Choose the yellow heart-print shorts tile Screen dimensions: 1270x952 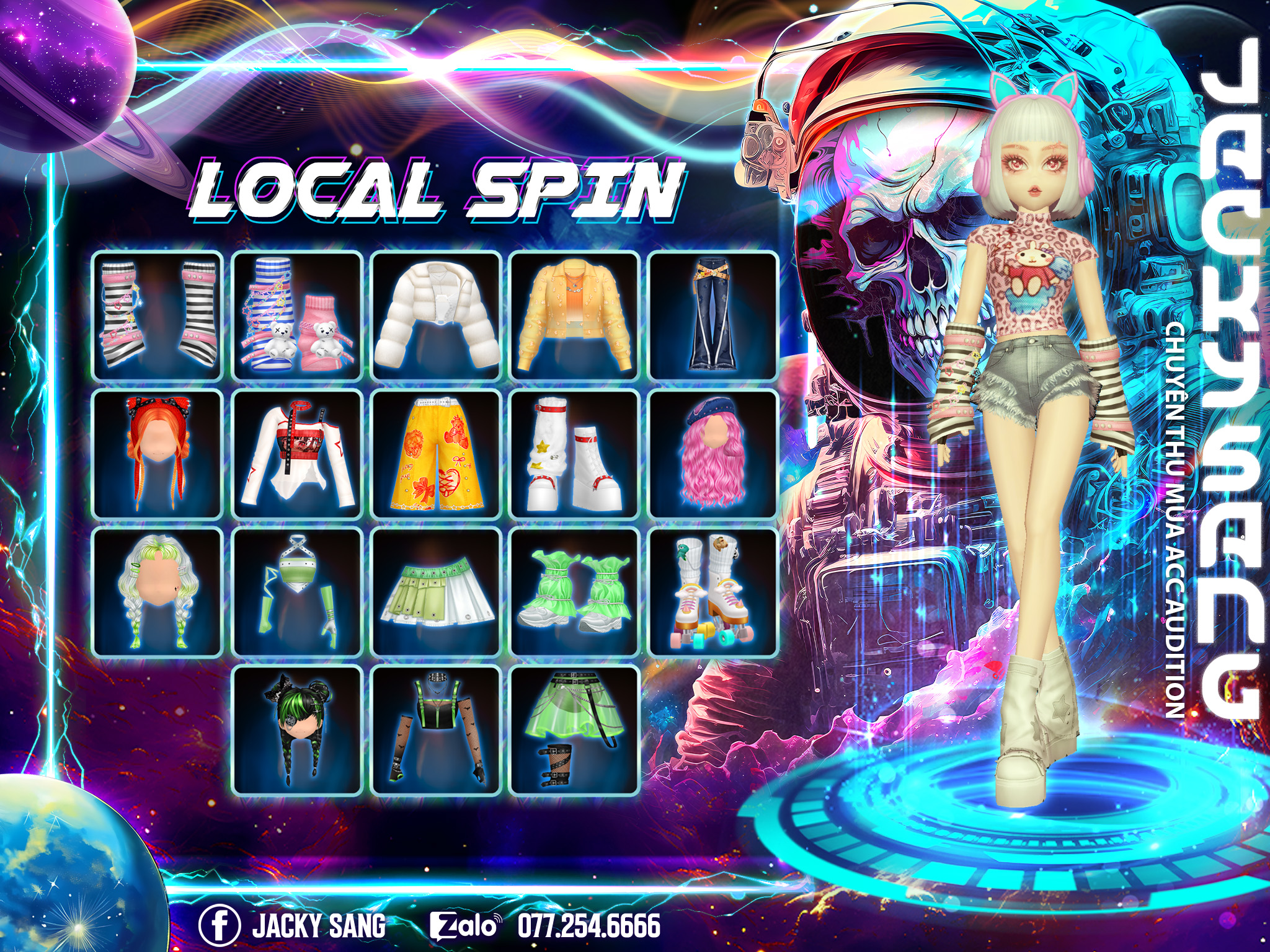pyautogui.click(x=436, y=454)
